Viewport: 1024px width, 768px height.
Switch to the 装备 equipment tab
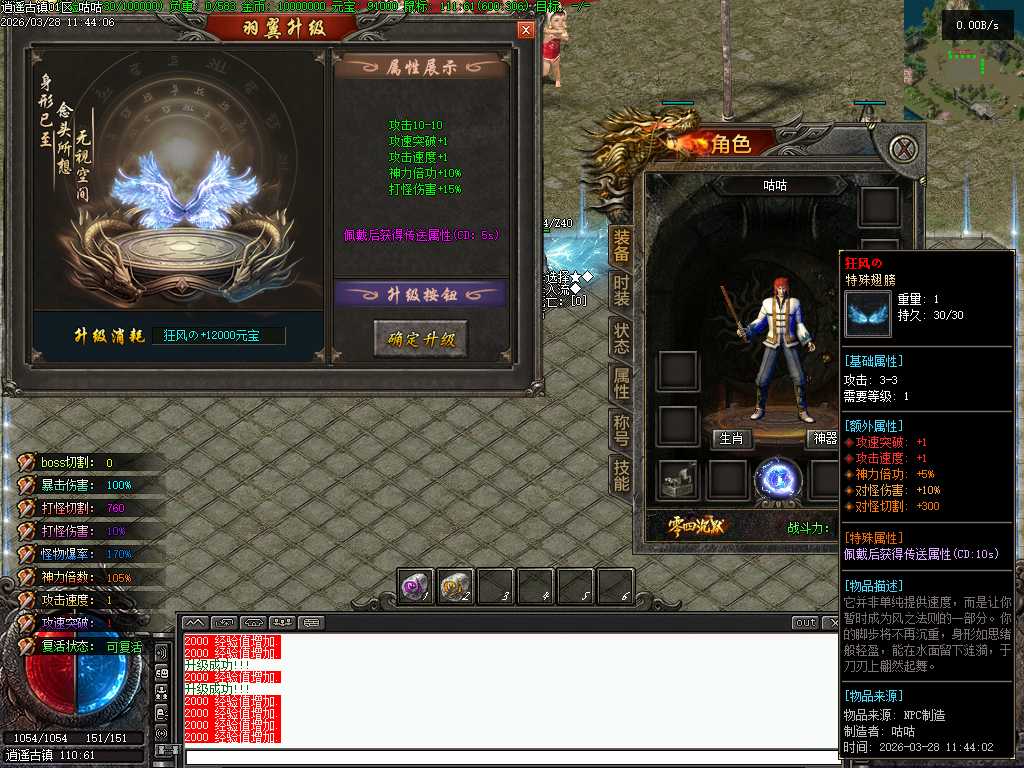pos(621,245)
